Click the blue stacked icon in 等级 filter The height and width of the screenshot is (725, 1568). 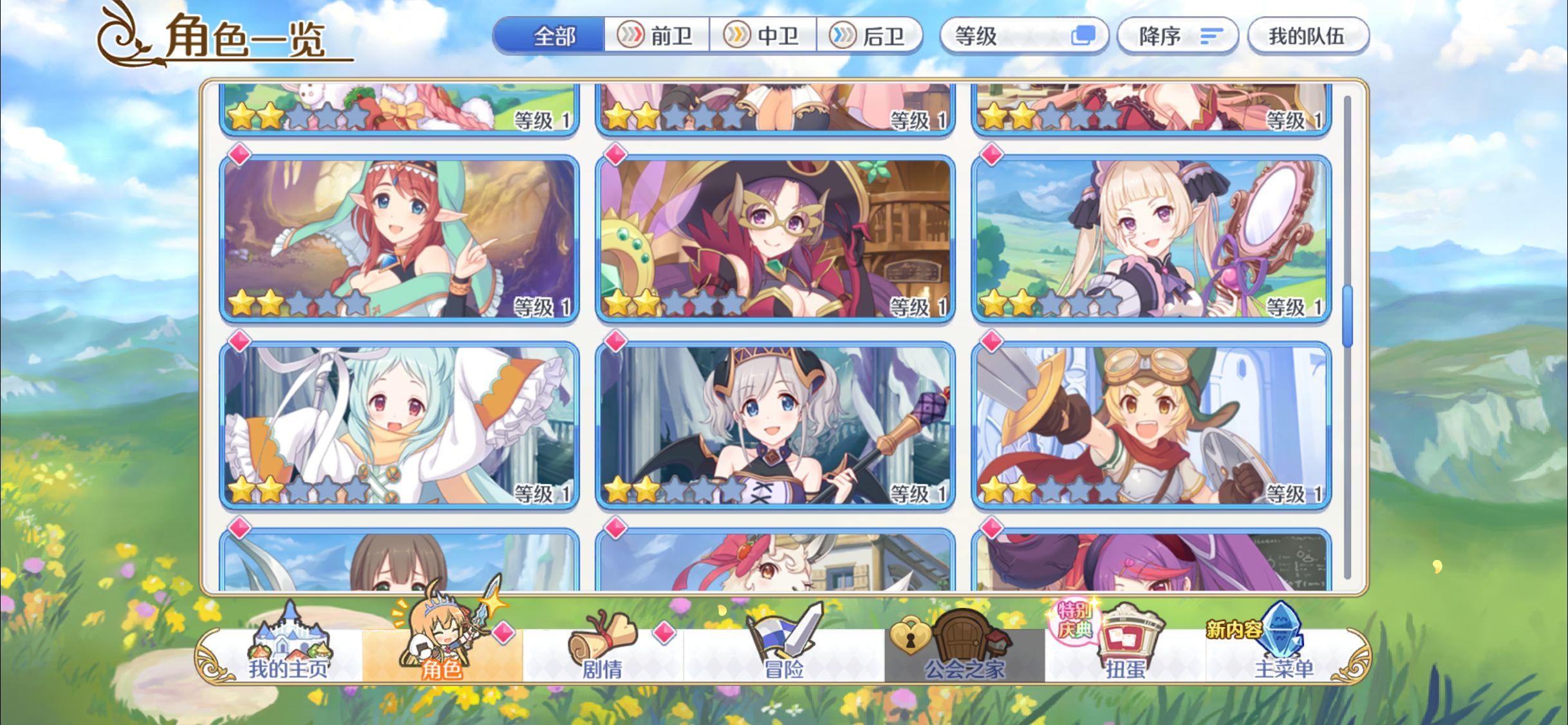tap(1084, 37)
